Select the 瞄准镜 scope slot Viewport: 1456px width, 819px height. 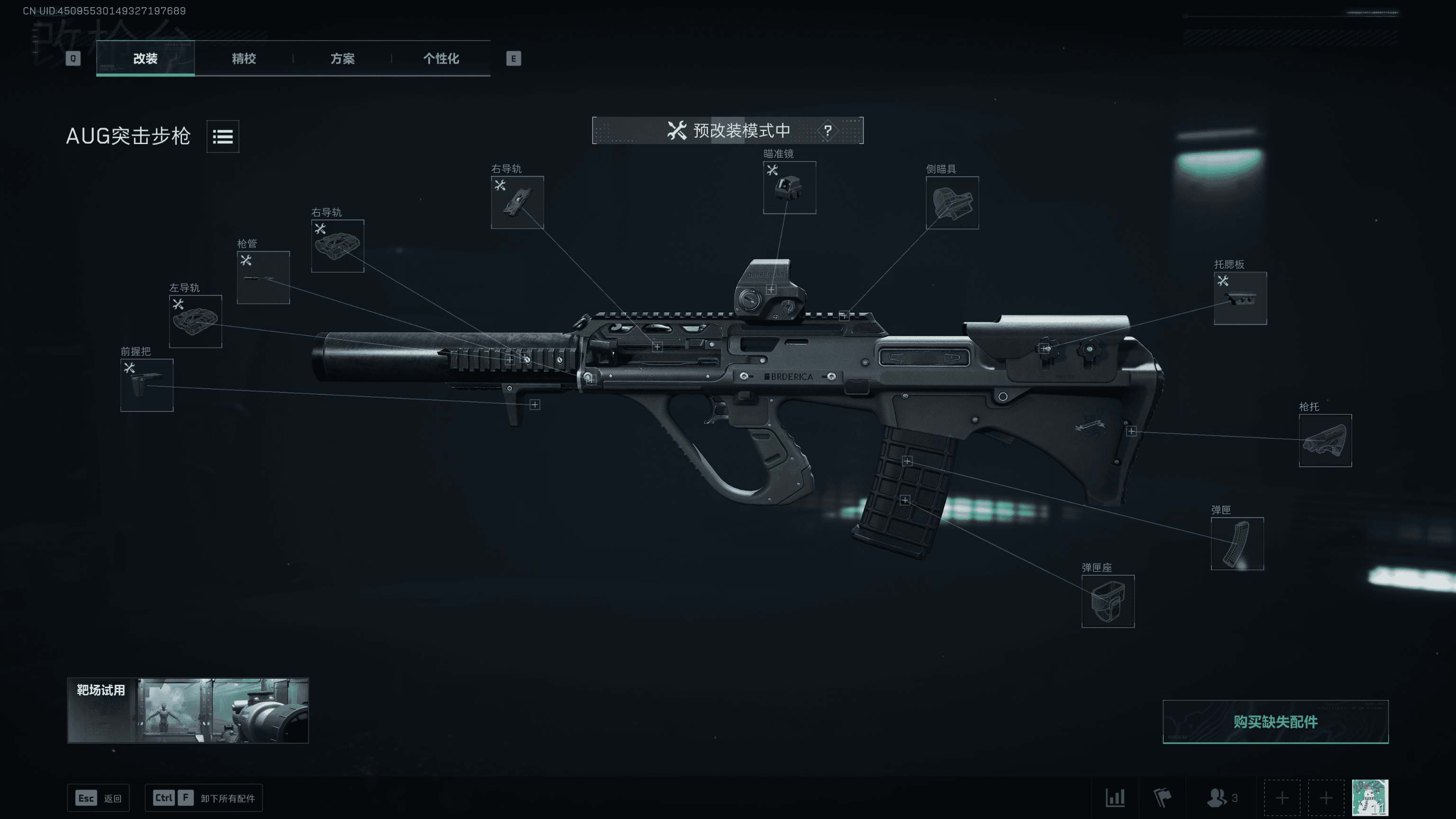pyautogui.click(x=789, y=188)
